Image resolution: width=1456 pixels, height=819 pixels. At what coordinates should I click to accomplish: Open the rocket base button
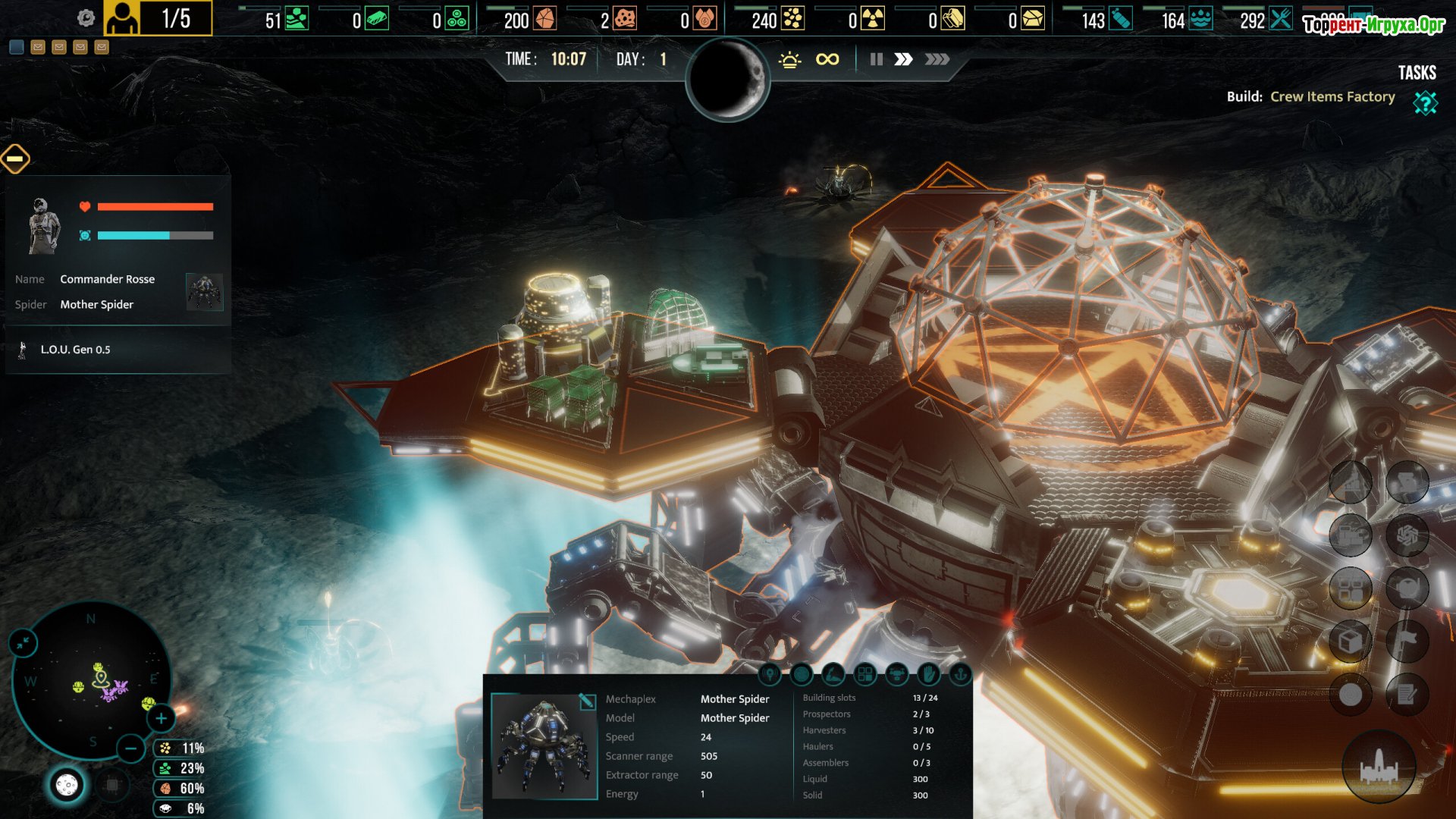coord(1379,767)
